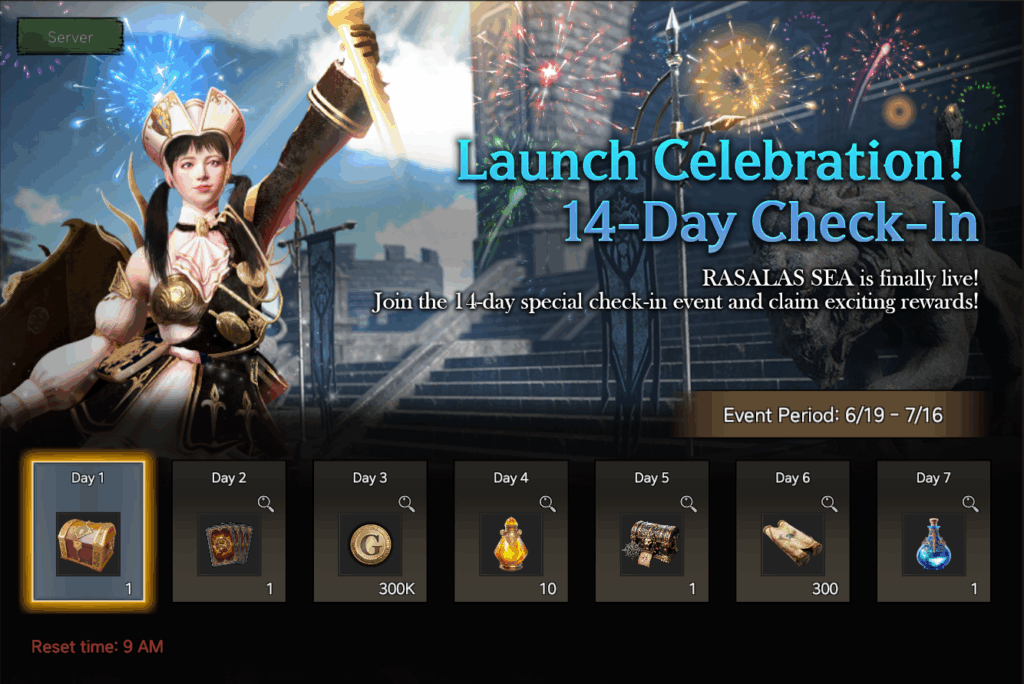Select the Day 2 card pack reward
The image size is (1024, 684).
point(229,543)
